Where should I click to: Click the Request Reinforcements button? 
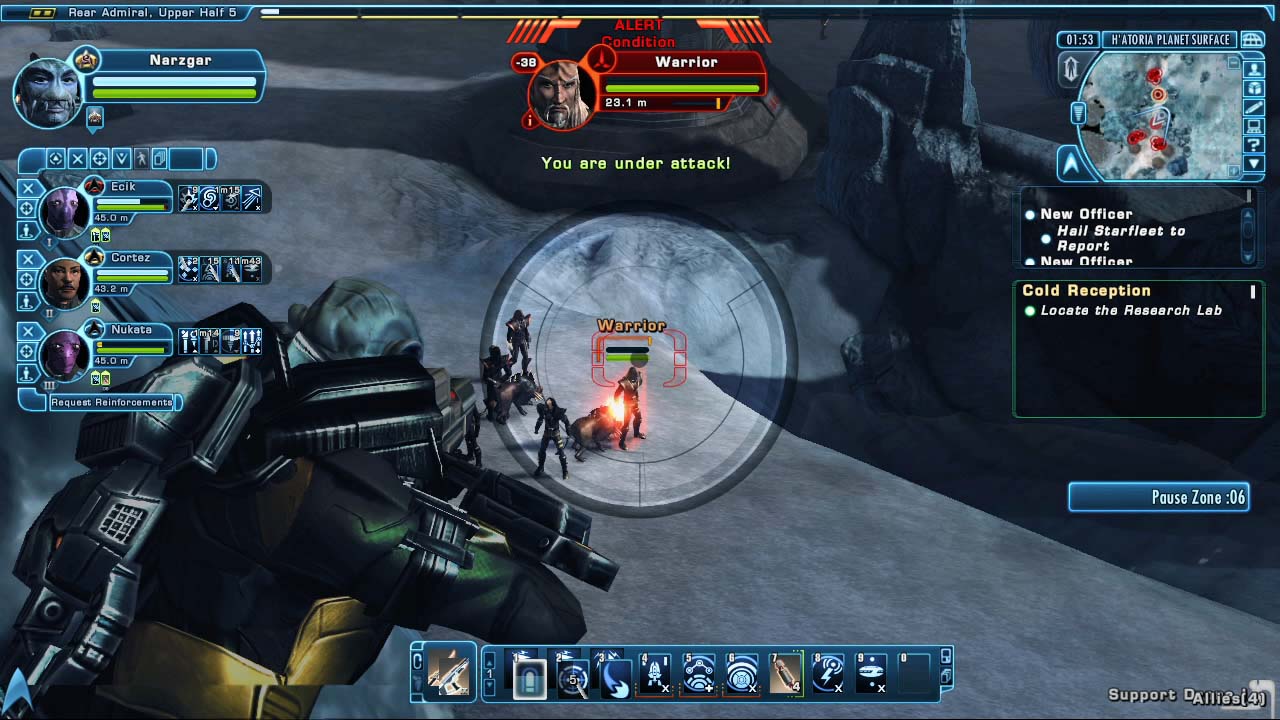(112, 402)
